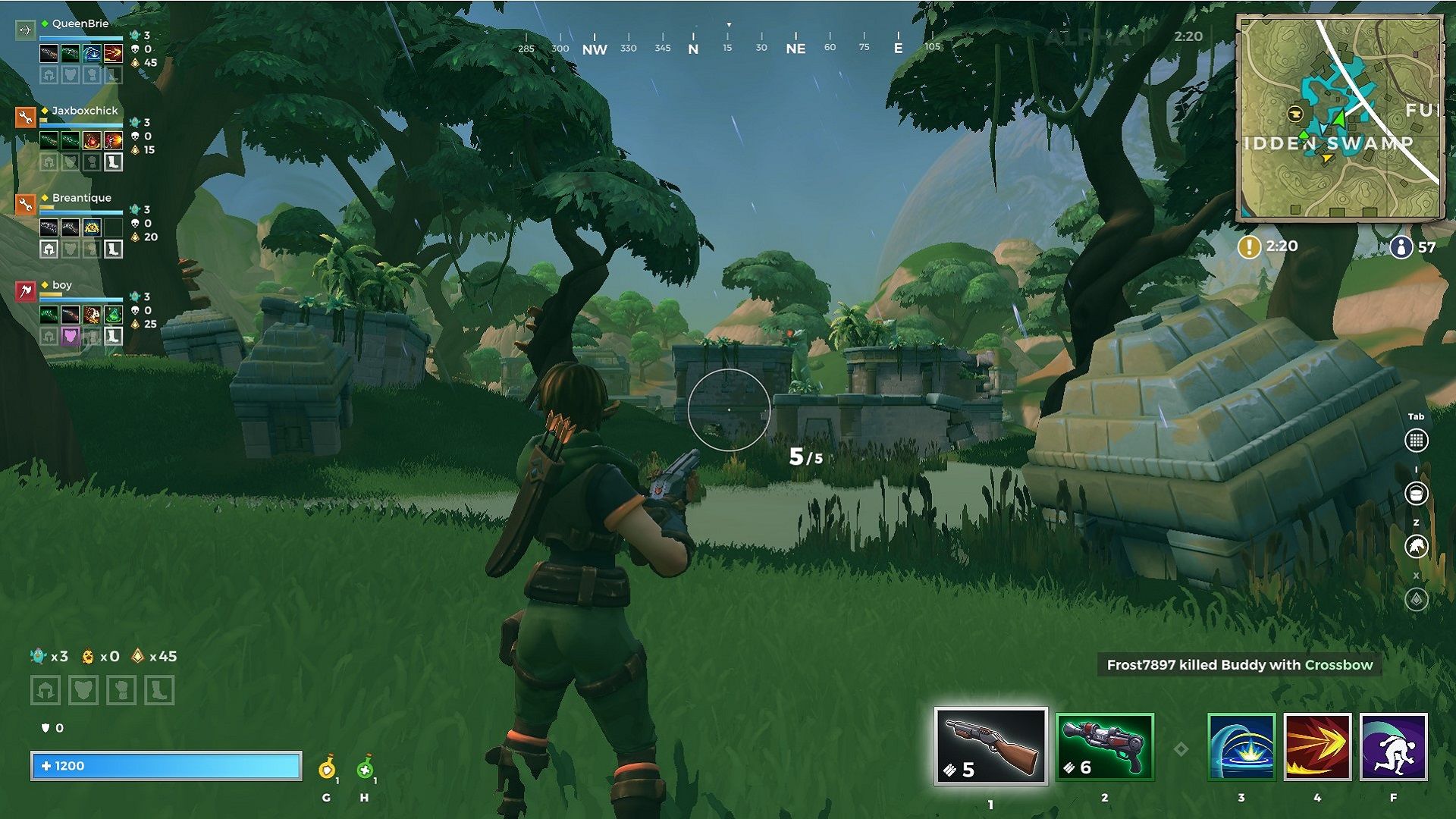Click the horse mount icon
Viewport: 1456px width, 819px height.
click(1416, 546)
